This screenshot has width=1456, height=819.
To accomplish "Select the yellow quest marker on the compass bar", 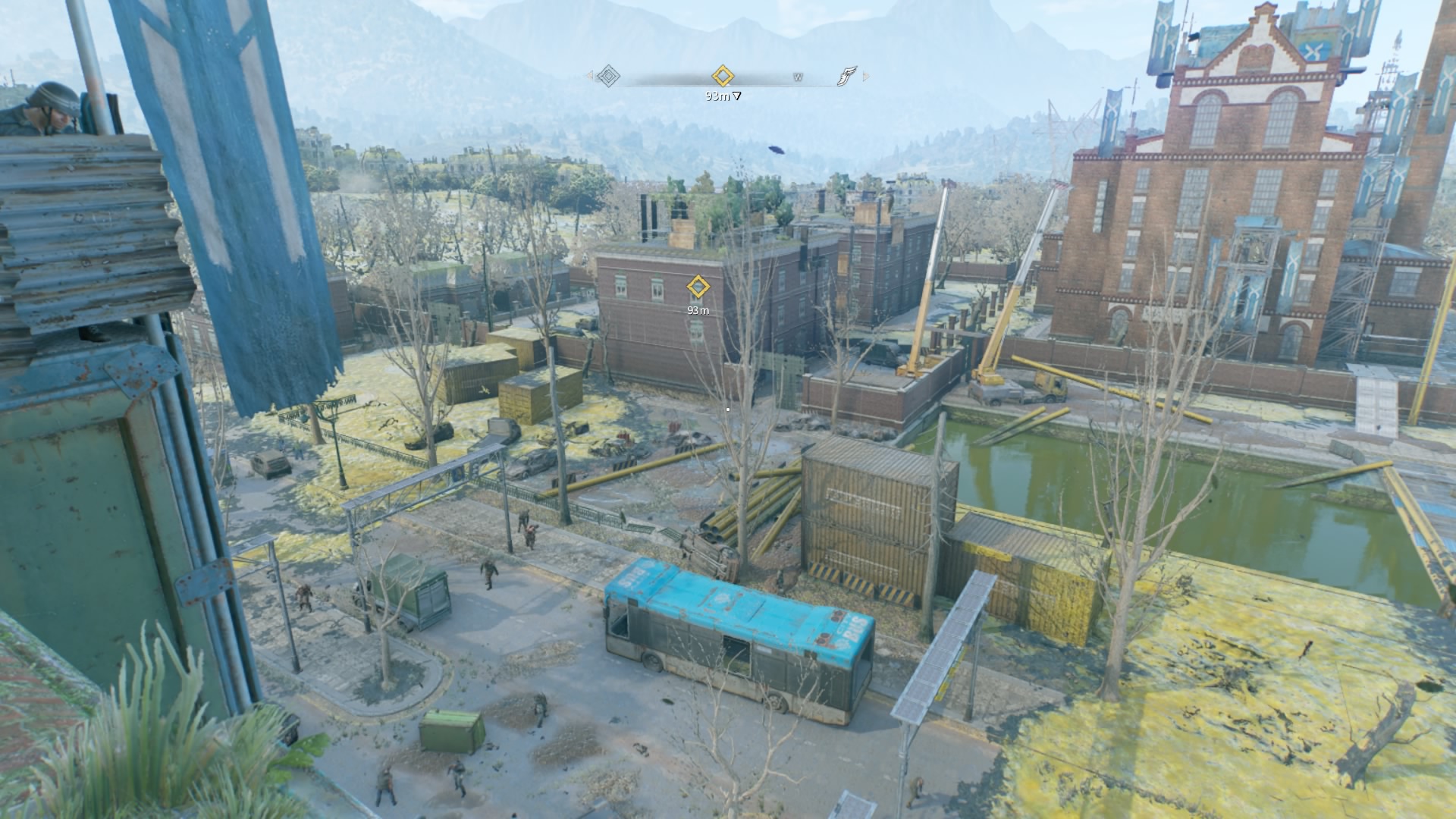I will (x=723, y=76).
